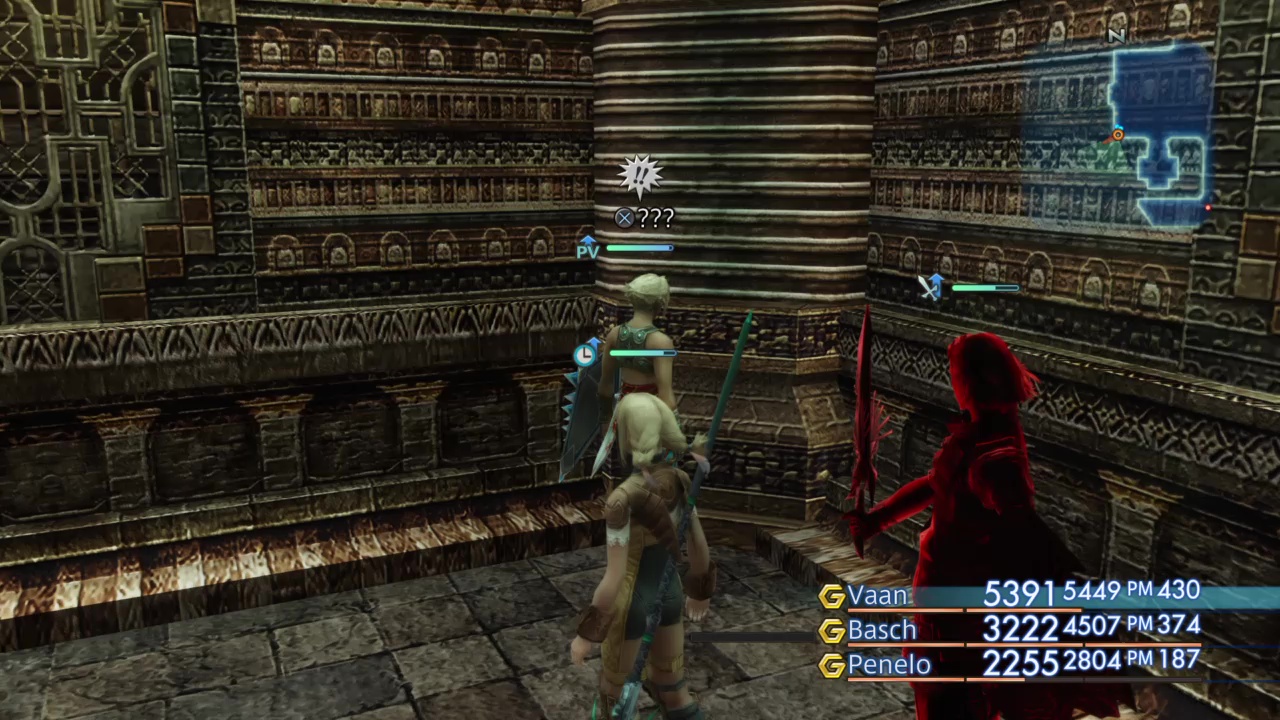
Task: Toggle the gambit icon beside Vaan
Action: pos(831,597)
